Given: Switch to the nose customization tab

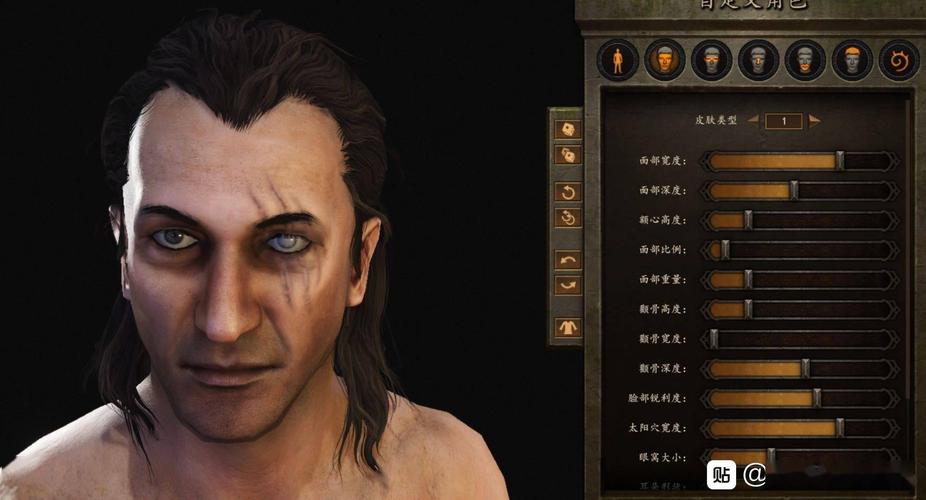Looking at the screenshot, I should click(x=758, y=61).
